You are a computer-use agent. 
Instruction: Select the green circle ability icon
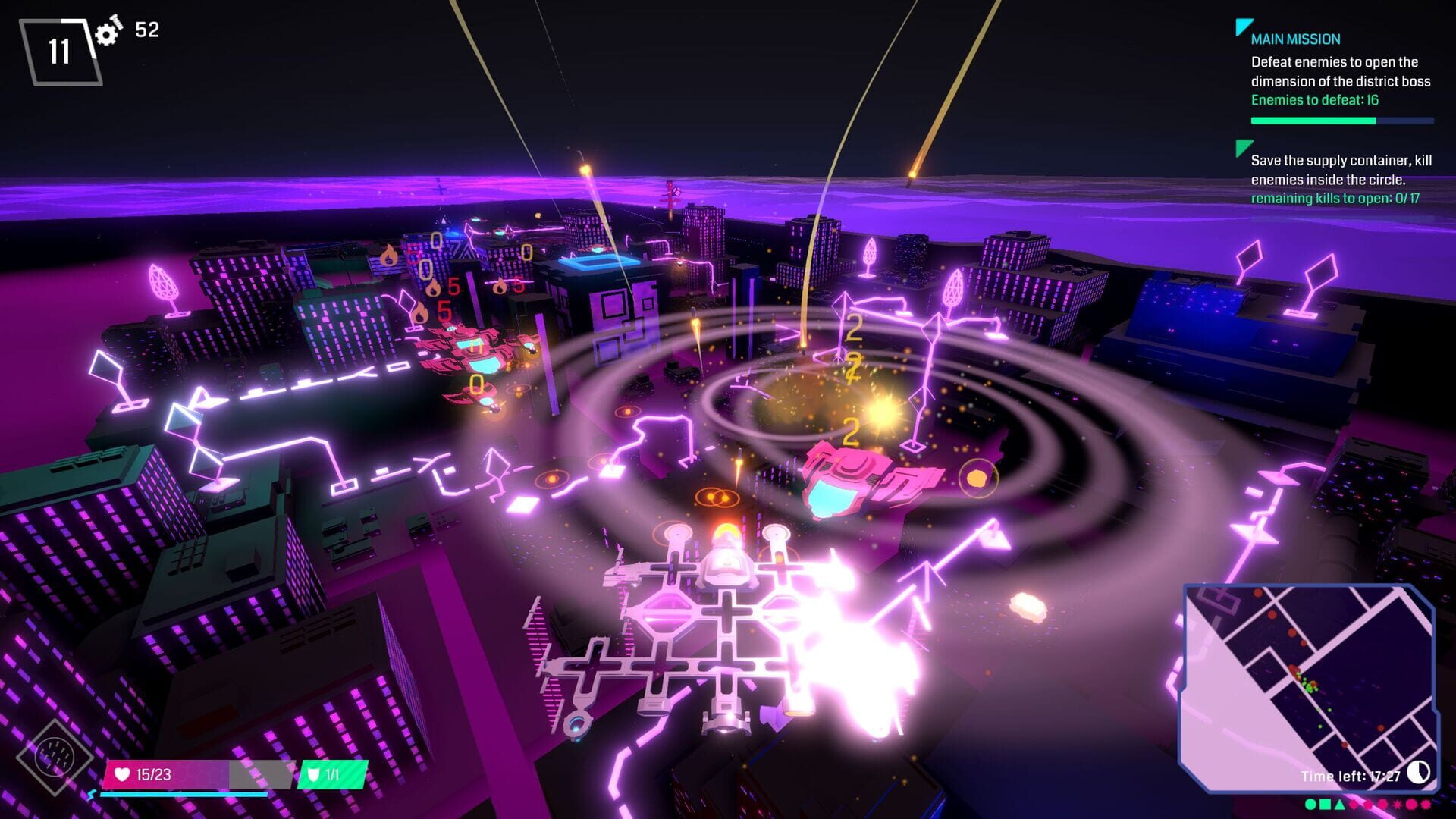[x=1310, y=804]
